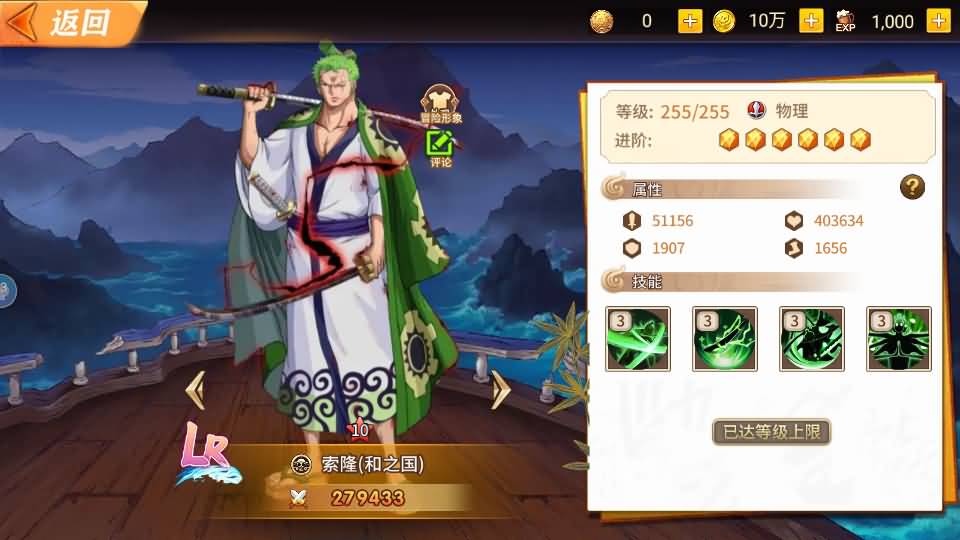The width and height of the screenshot is (960, 540).
Task: Go back using the 返回 button
Action: (x=68, y=22)
